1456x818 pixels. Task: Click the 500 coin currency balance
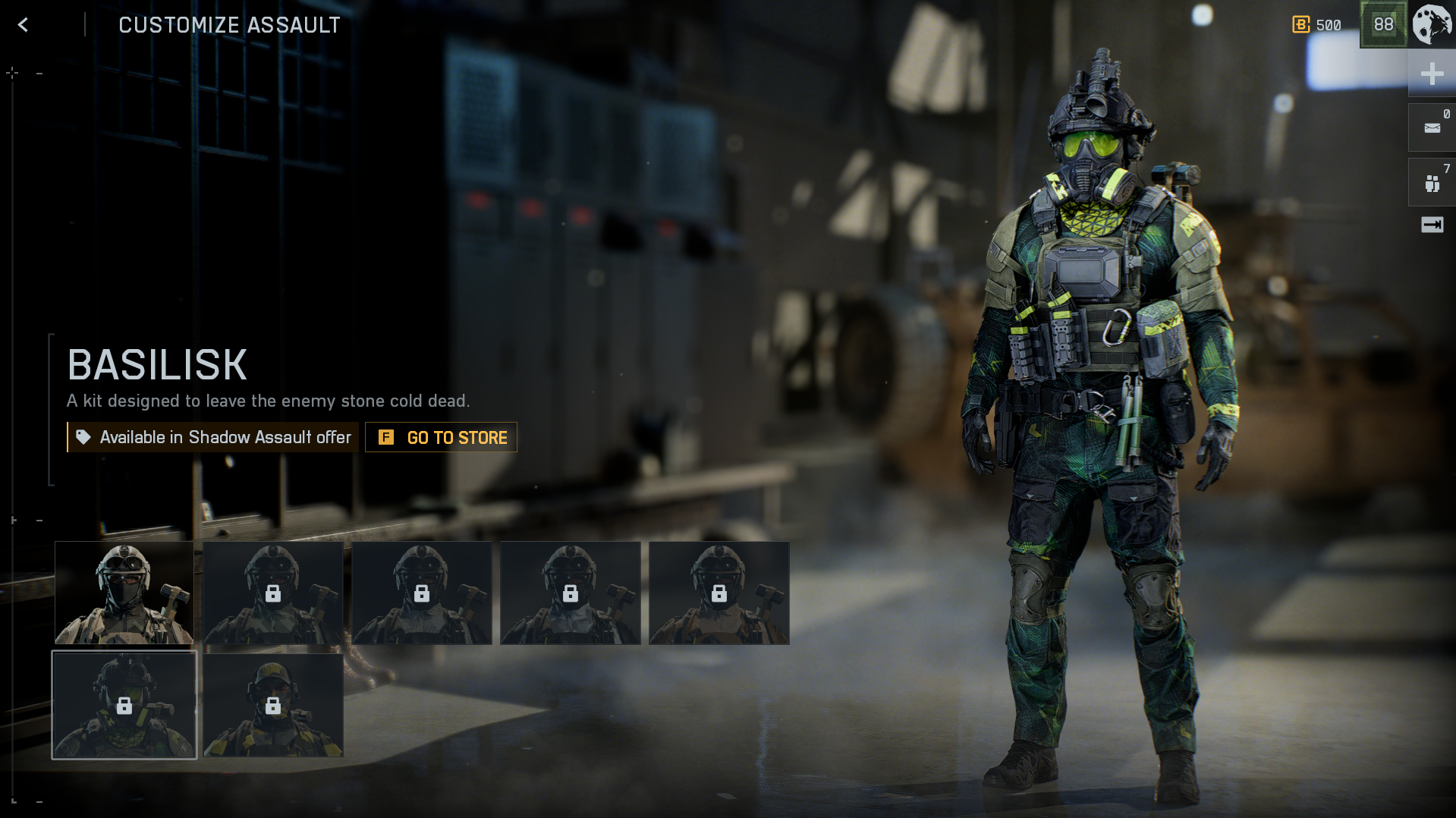(1317, 25)
